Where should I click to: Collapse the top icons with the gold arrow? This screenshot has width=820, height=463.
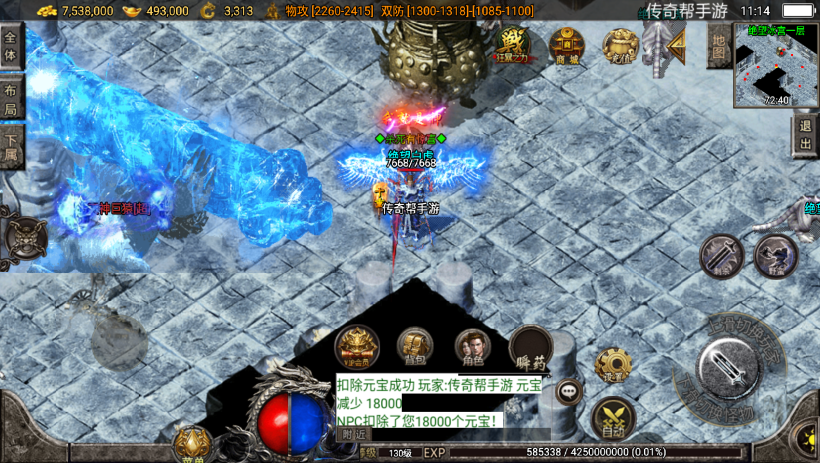[x=676, y=43]
